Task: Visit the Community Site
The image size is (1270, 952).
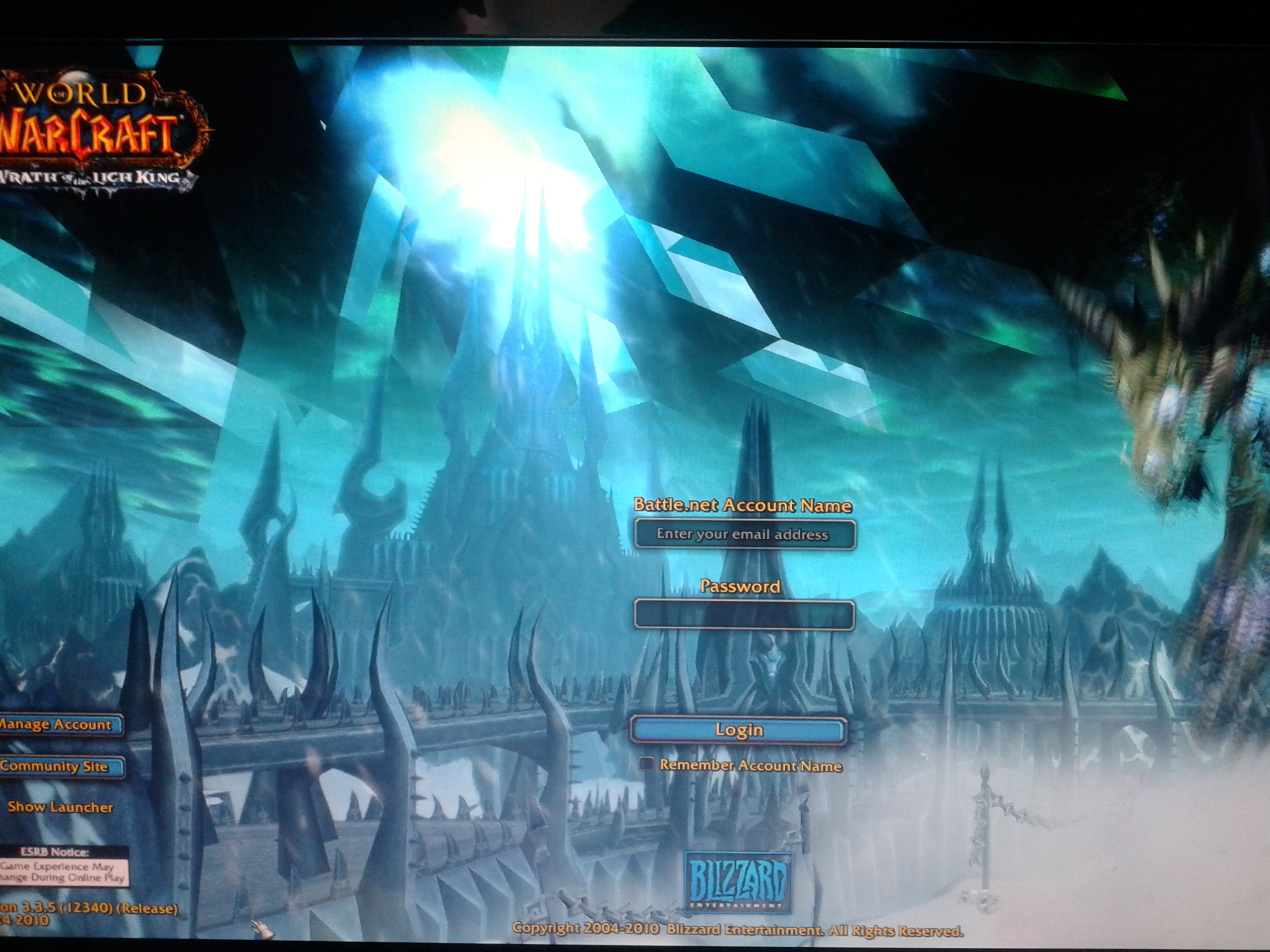Action: [58, 767]
